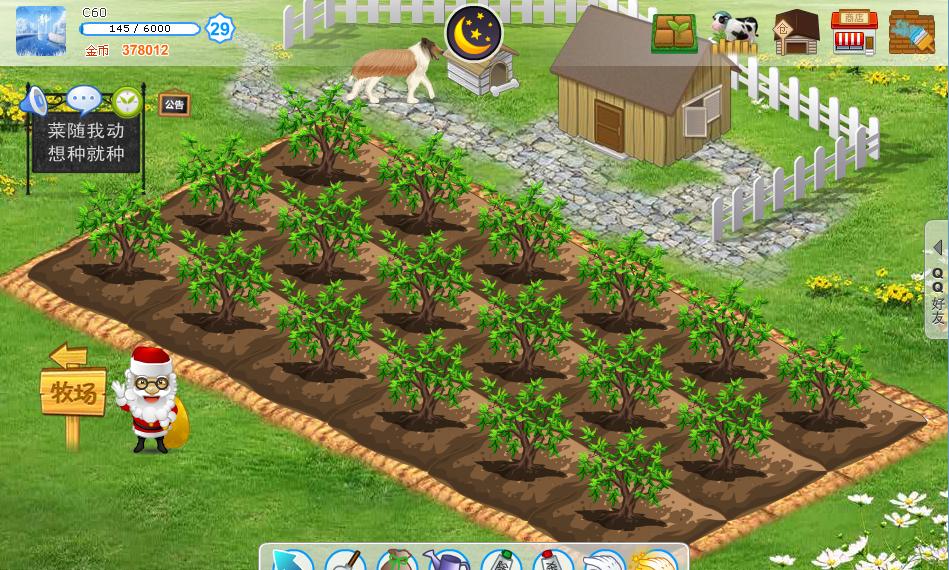Click the player avatar picture
Screen dimensions: 949x570
(41, 31)
